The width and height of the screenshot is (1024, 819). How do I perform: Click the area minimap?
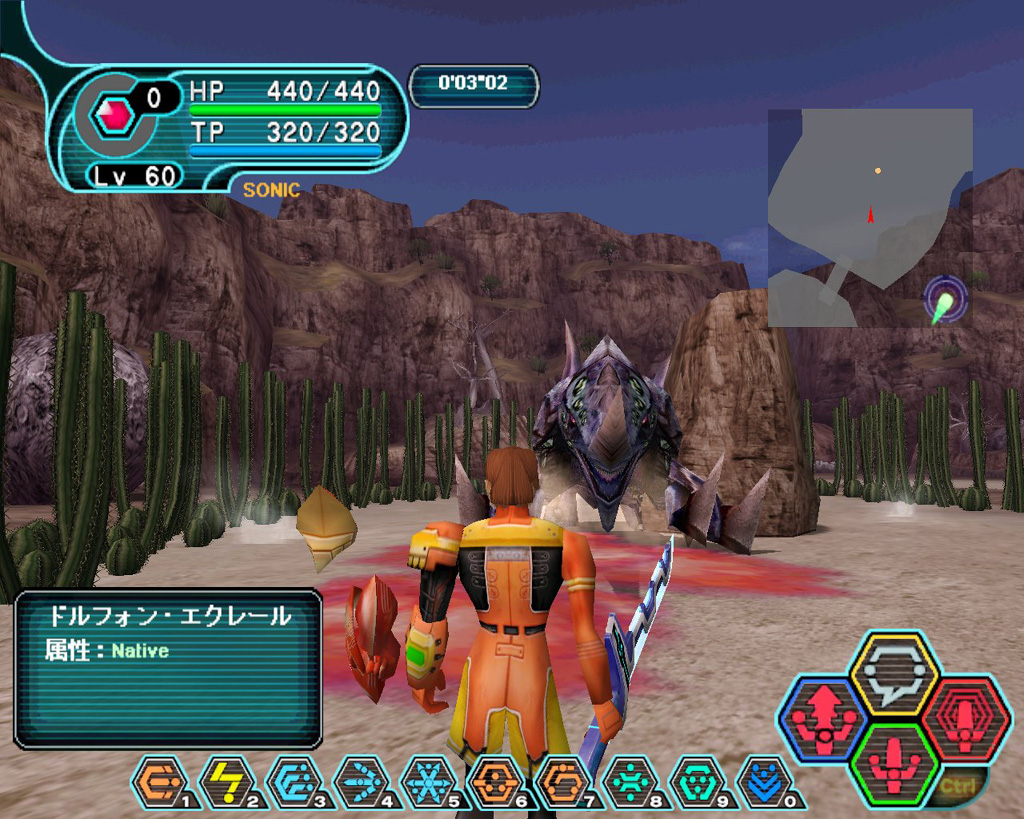click(869, 217)
